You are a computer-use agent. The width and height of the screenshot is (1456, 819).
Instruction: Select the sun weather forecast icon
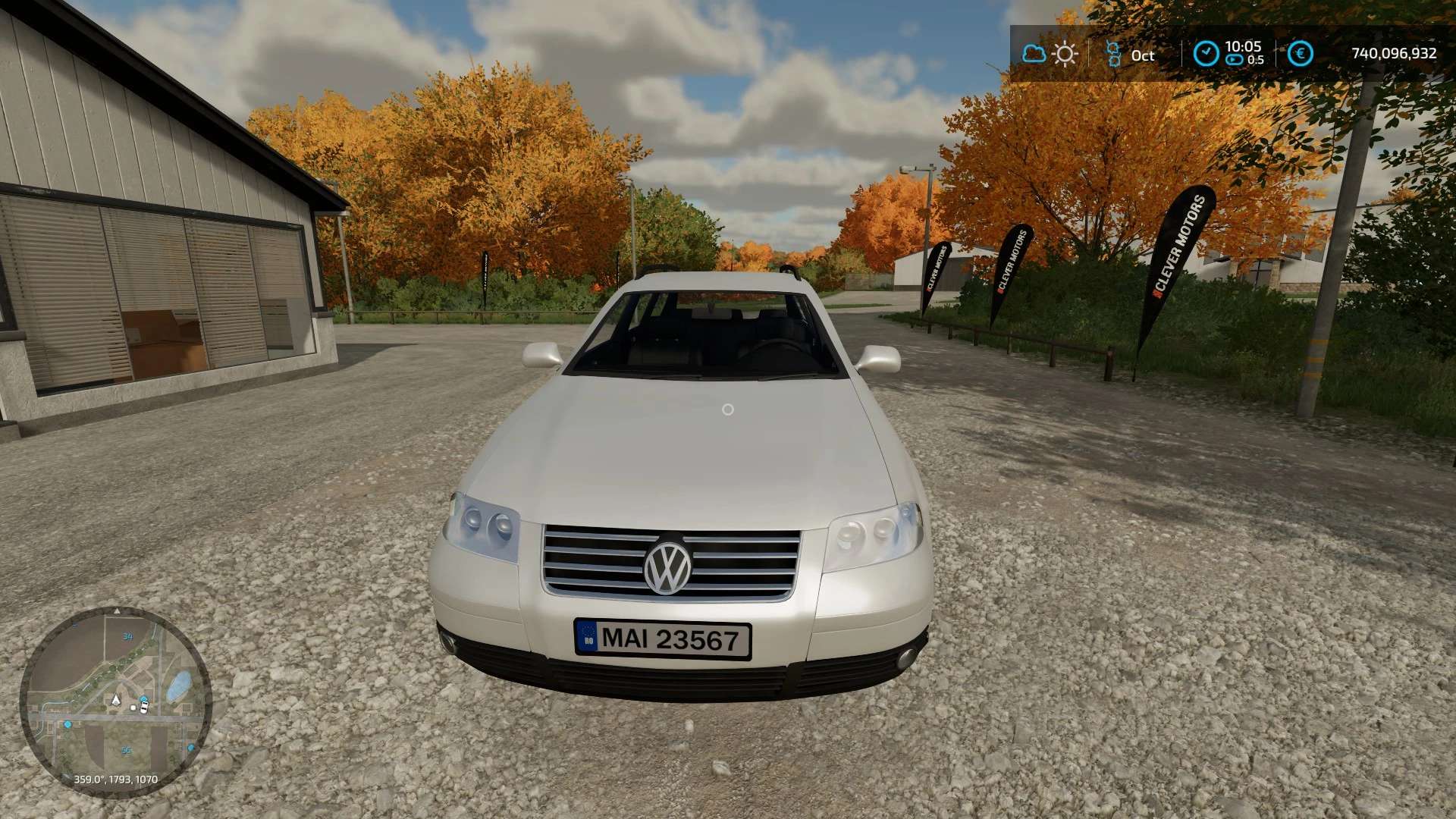(1065, 54)
